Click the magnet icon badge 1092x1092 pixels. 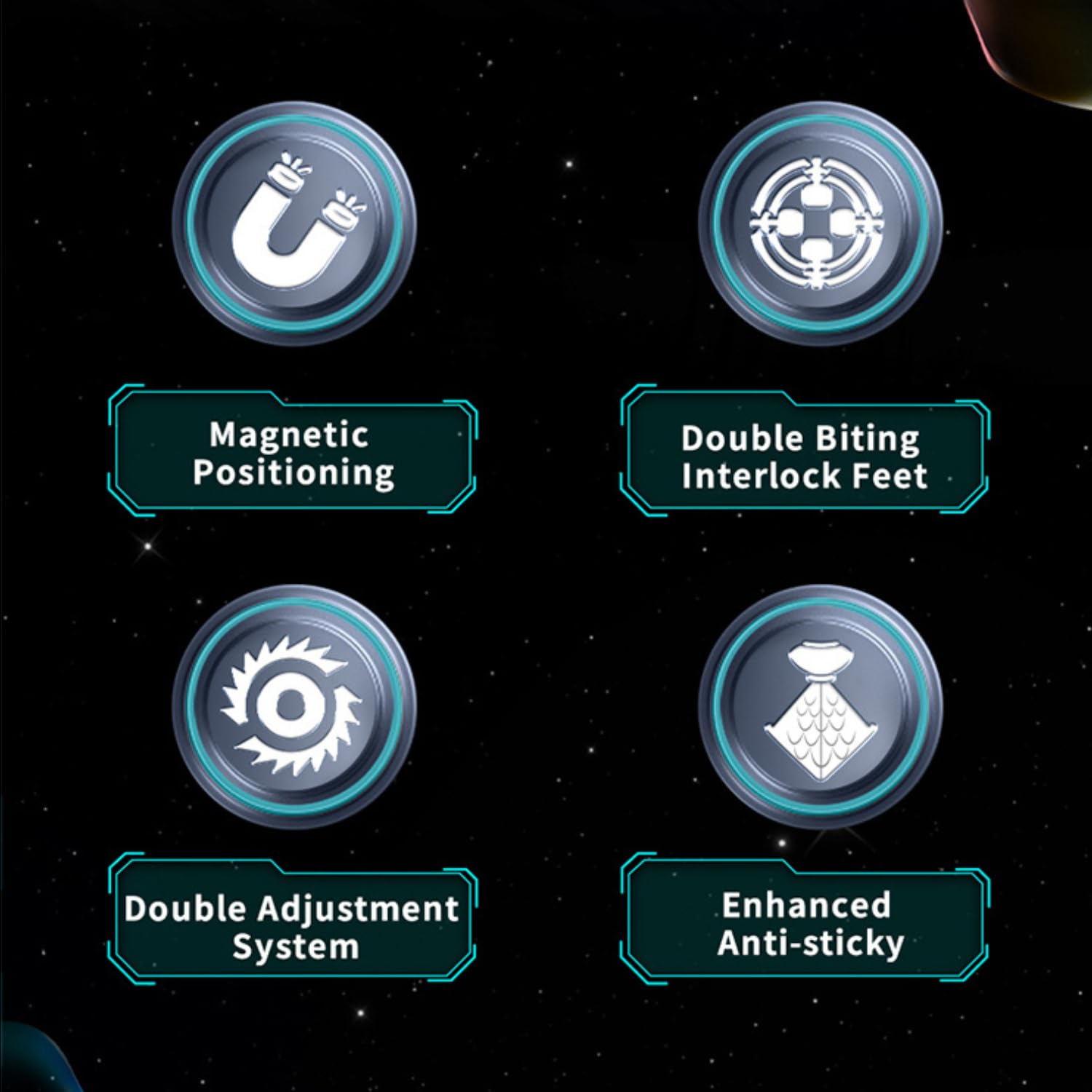tap(294, 223)
